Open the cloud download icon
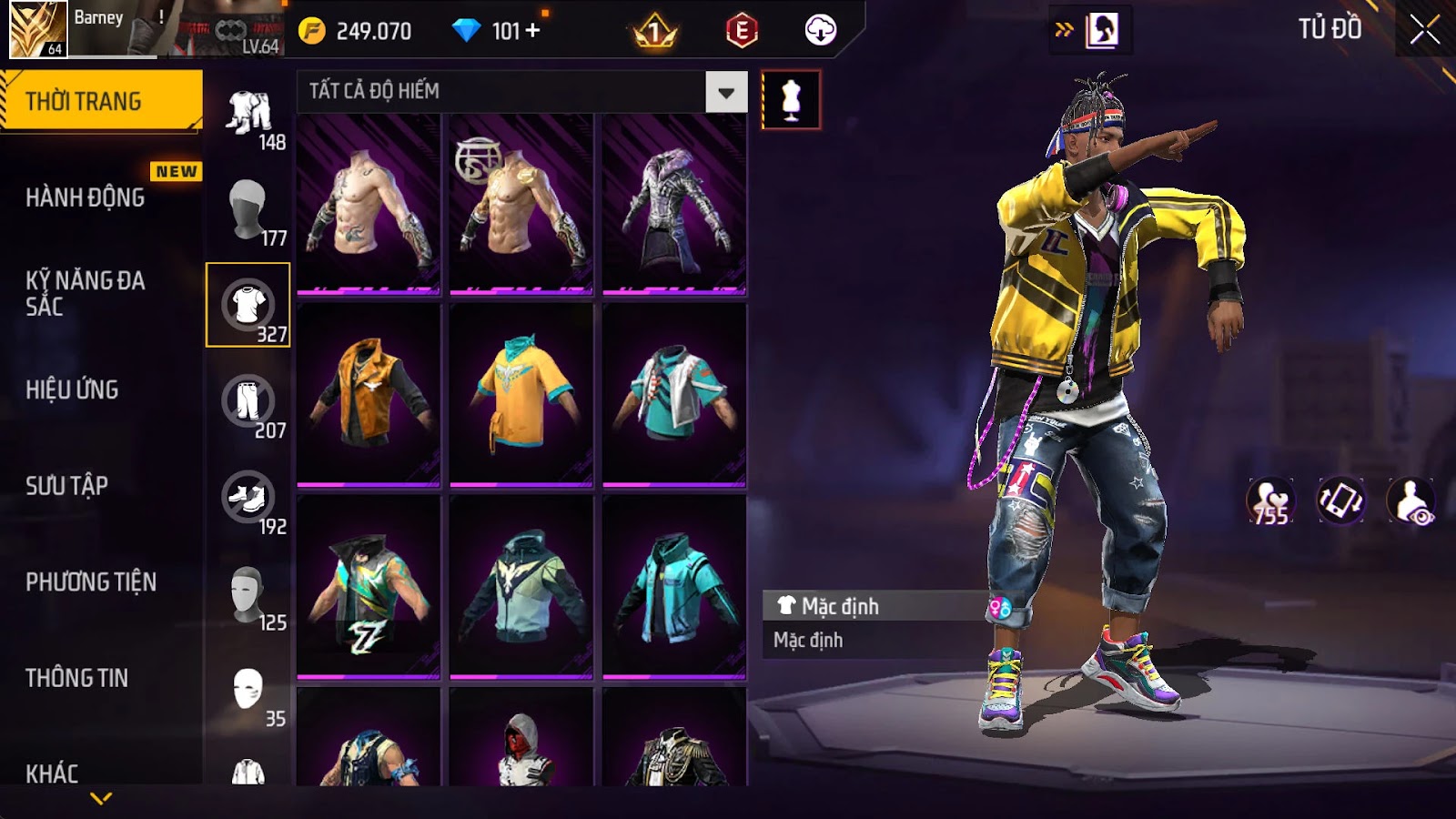The width and height of the screenshot is (1456, 819). pos(820,31)
